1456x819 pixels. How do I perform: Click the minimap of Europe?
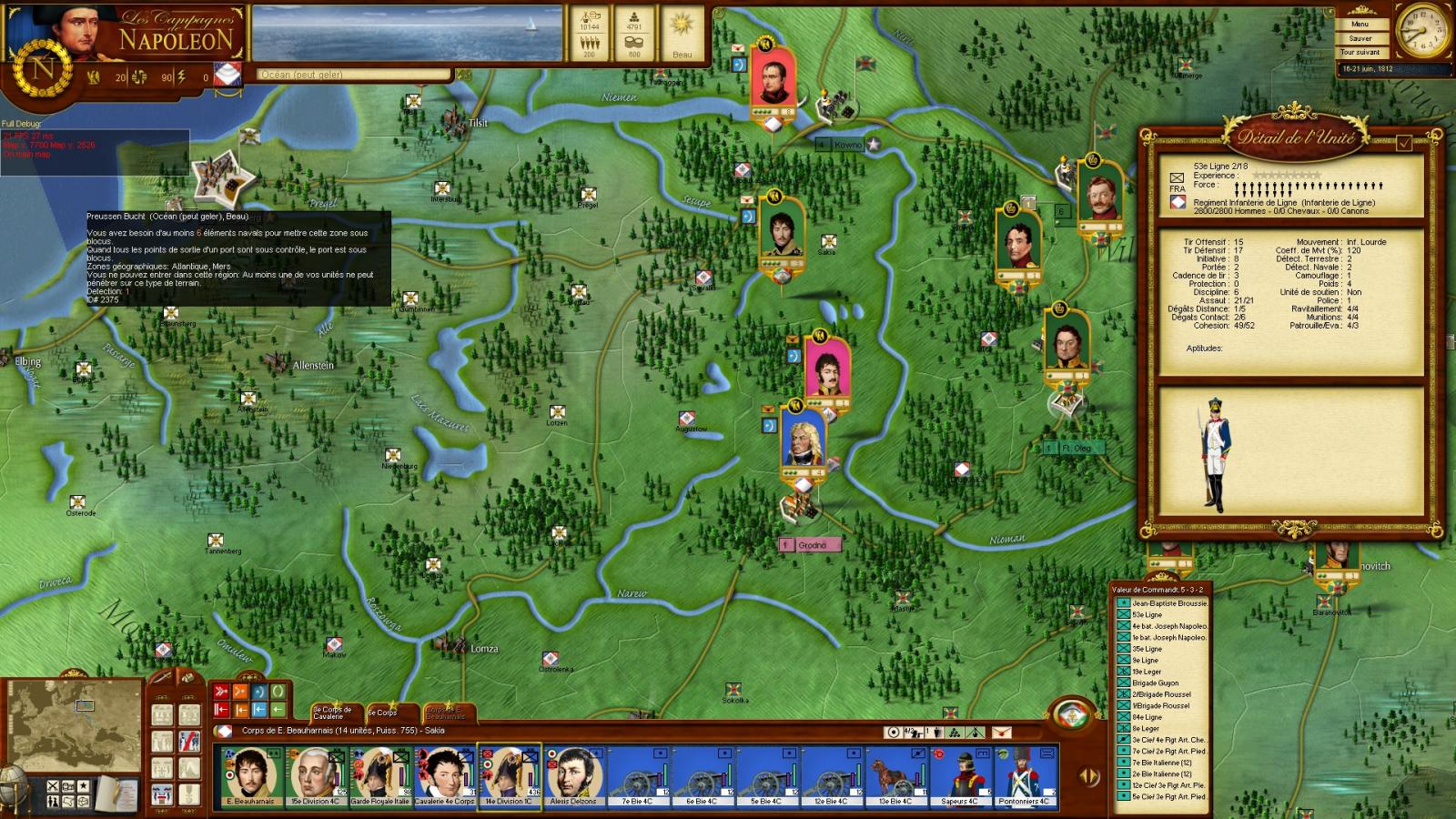pyautogui.click(x=75, y=723)
